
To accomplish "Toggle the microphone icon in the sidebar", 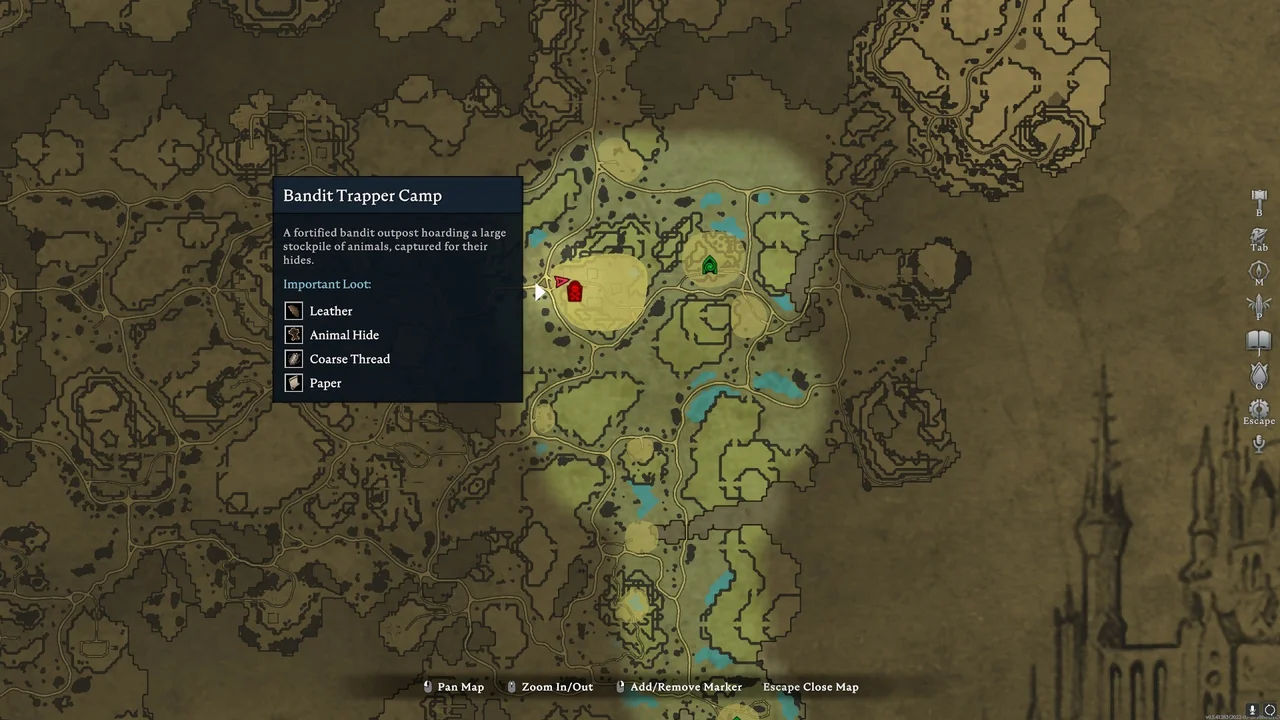I will click(x=1259, y=443).
